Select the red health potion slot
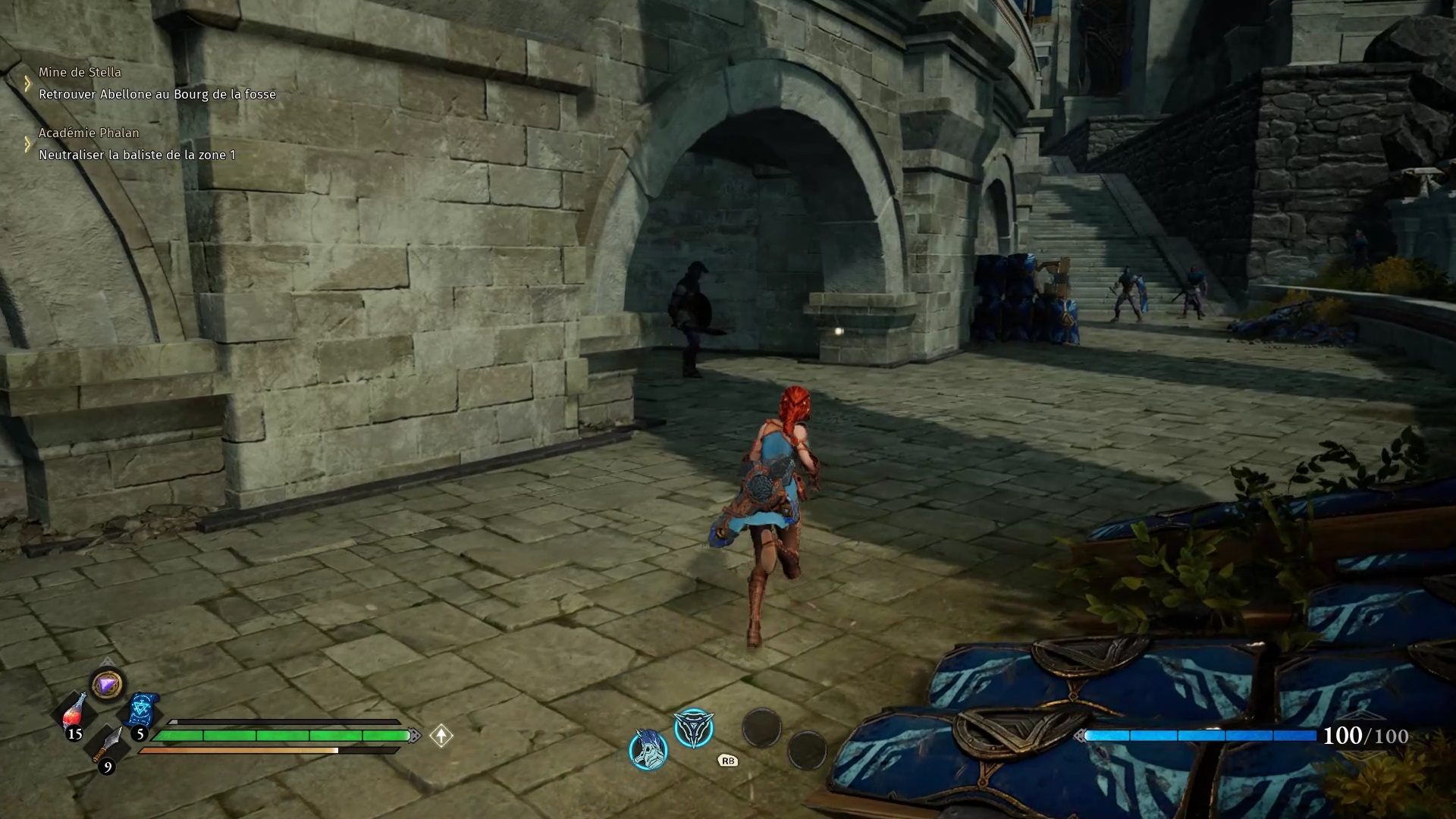Viewport: 1456px width, 819px height. [x=74, y=714]
